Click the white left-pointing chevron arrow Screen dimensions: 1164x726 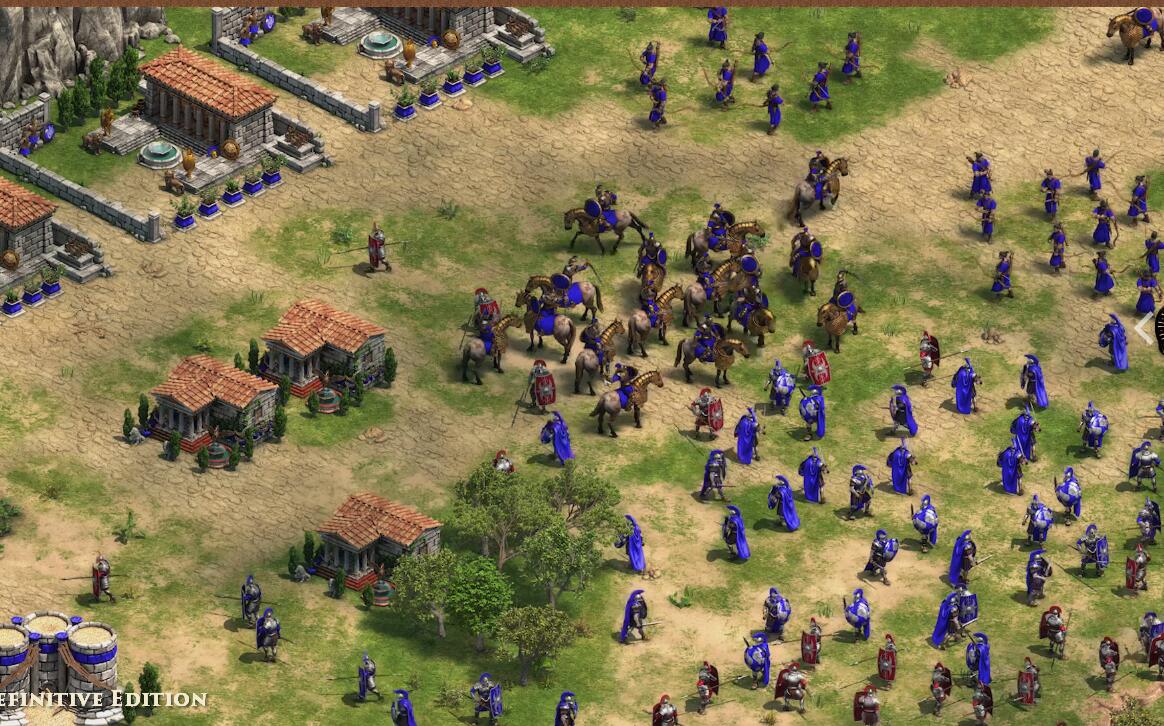click(1143, 329)
